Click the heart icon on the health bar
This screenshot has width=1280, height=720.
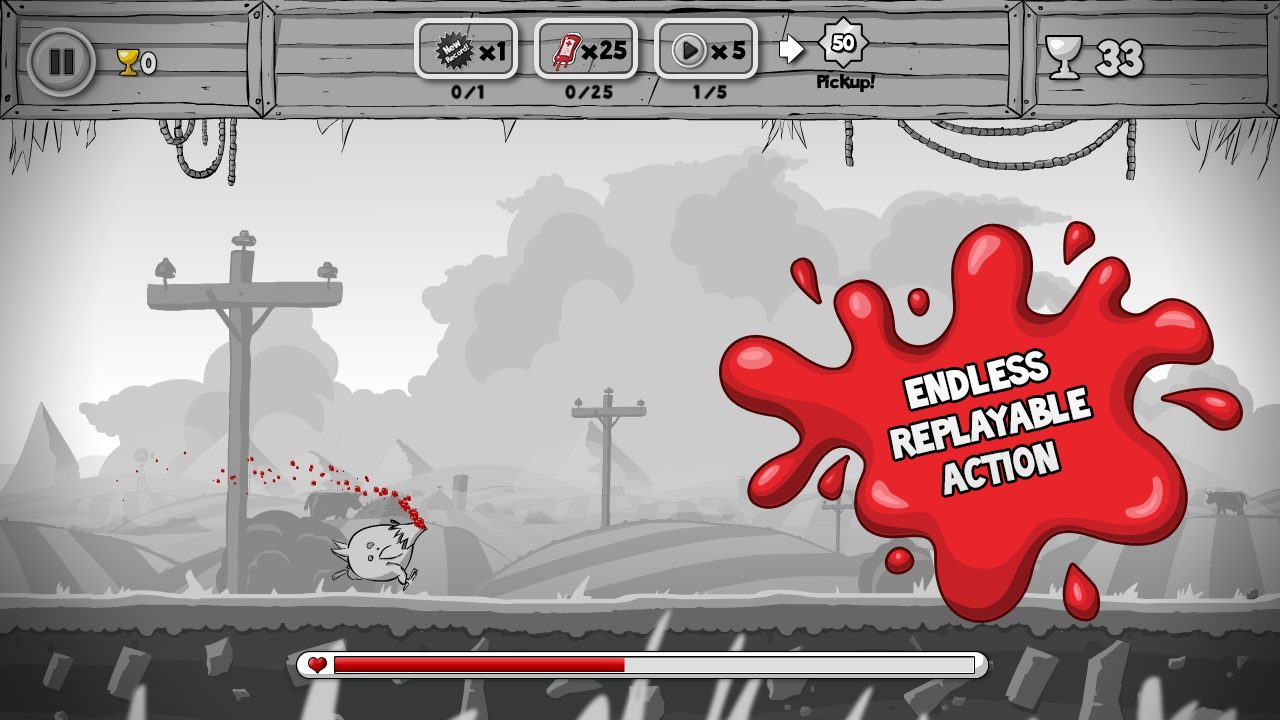tap(317, 663)
